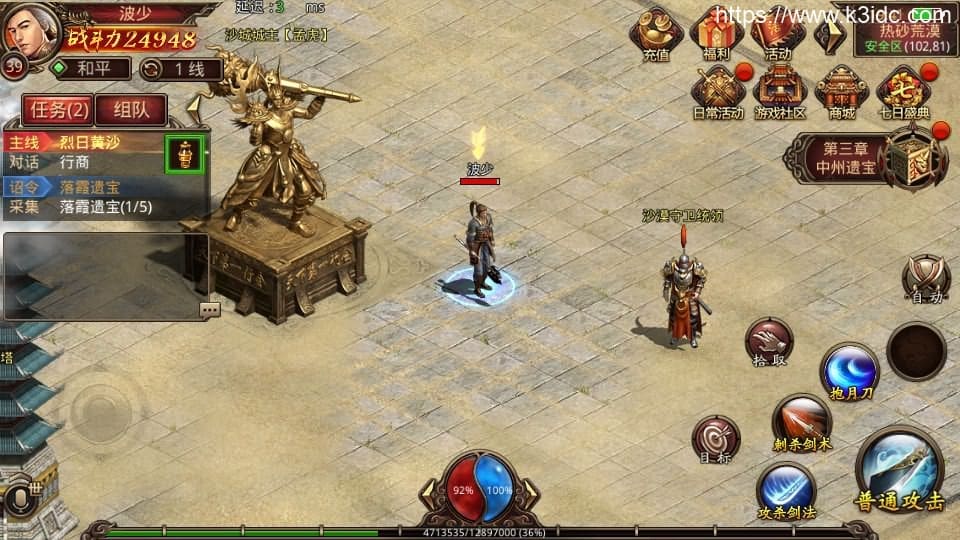
Task: Open the 和平 attack mode selector
Action: 89,69
